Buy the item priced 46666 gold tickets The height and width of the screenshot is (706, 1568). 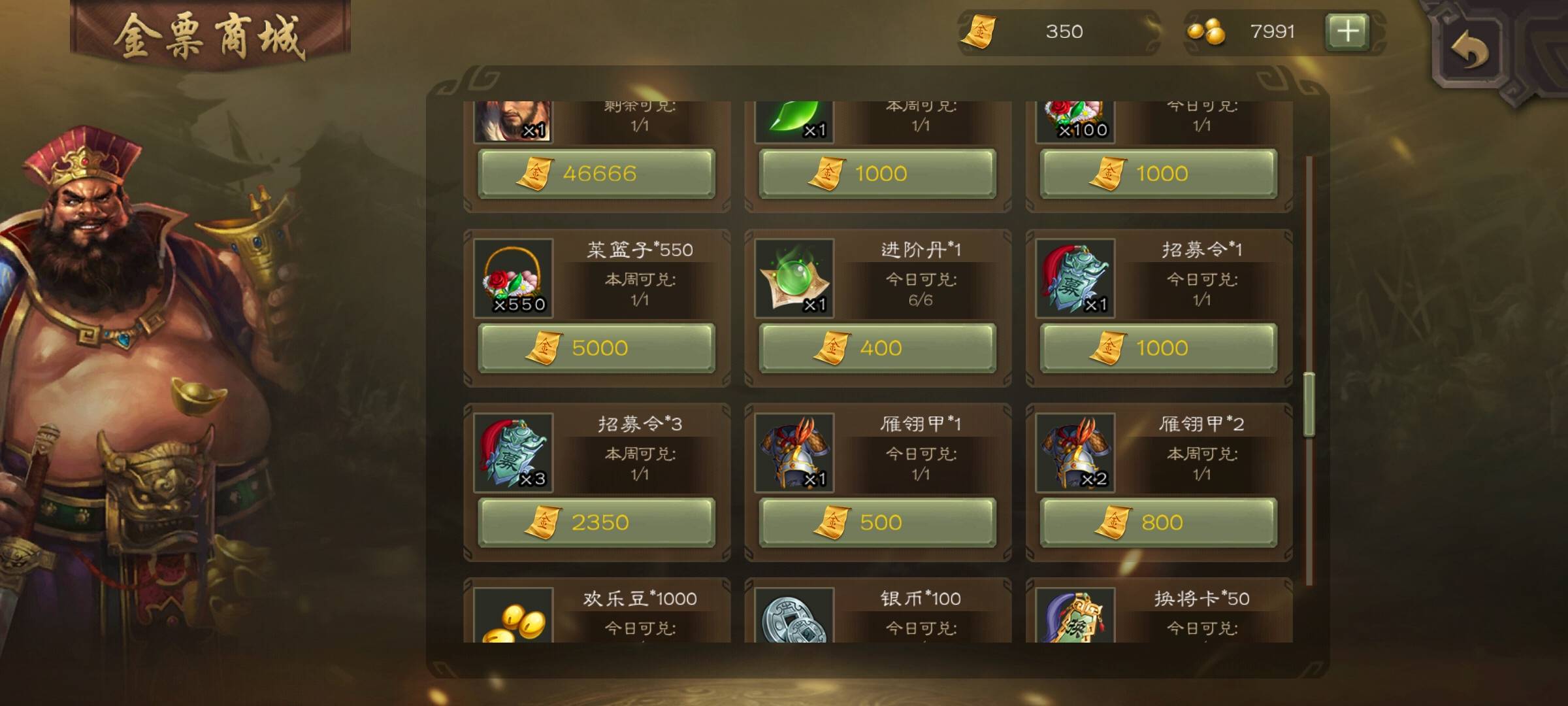(596, 174)
